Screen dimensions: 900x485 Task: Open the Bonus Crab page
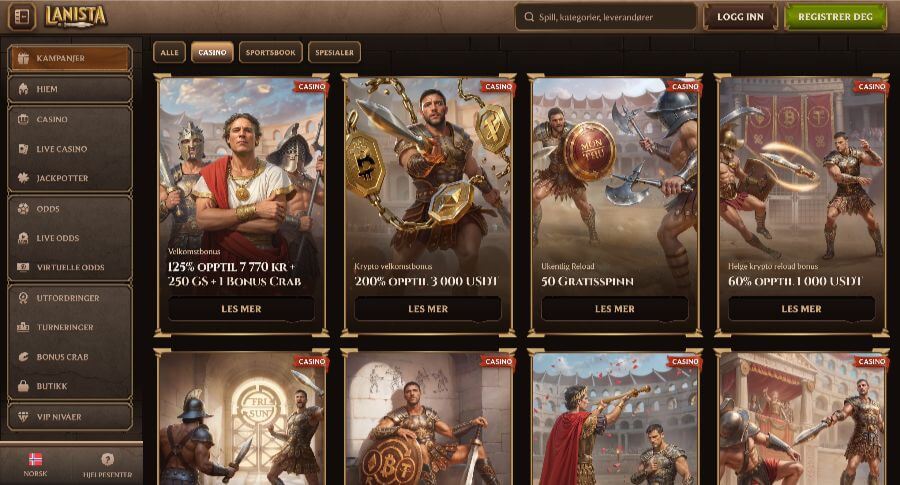coord(69,356)
